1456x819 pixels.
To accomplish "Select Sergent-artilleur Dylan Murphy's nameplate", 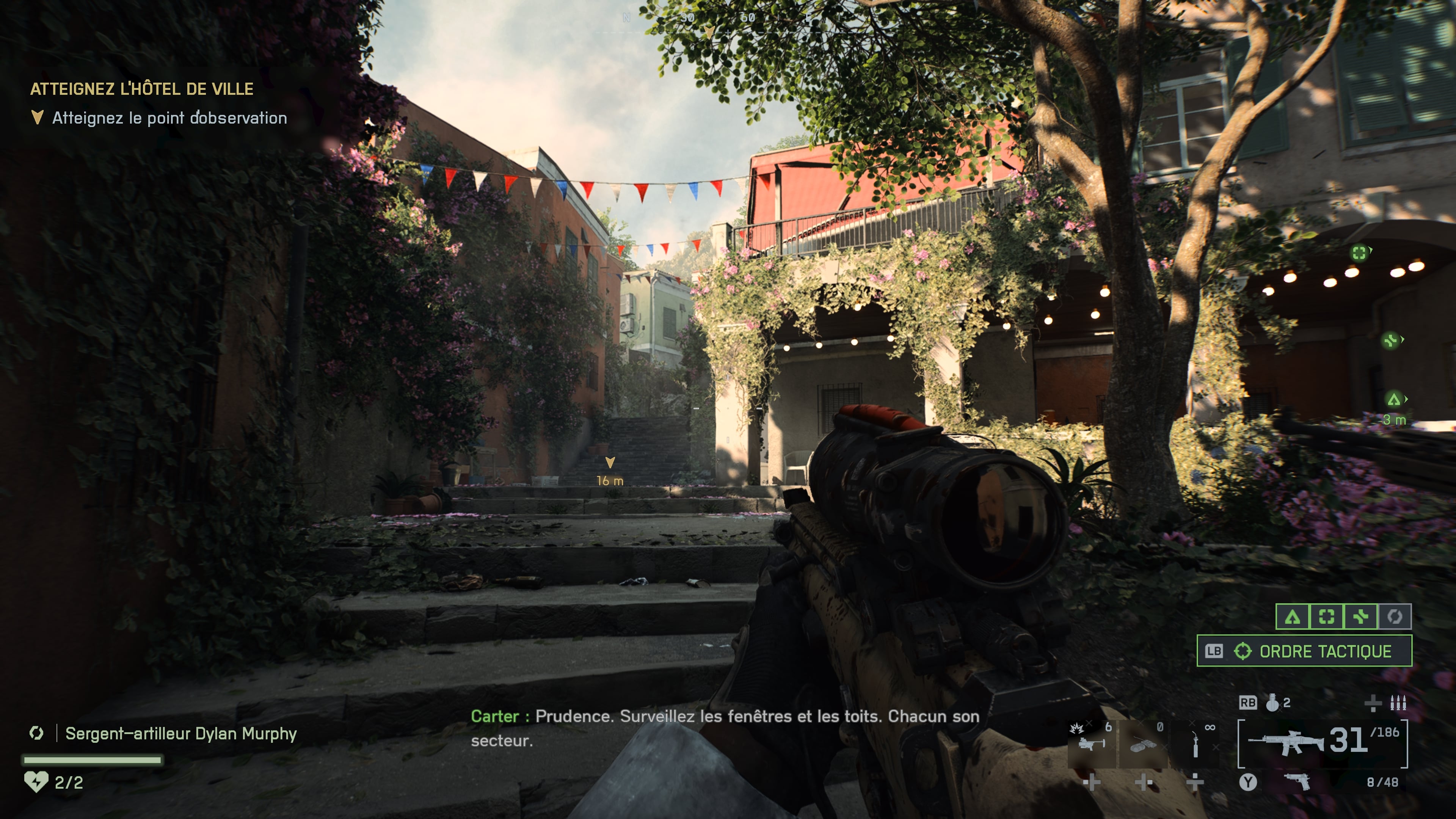I will click(x=181, y=734).
